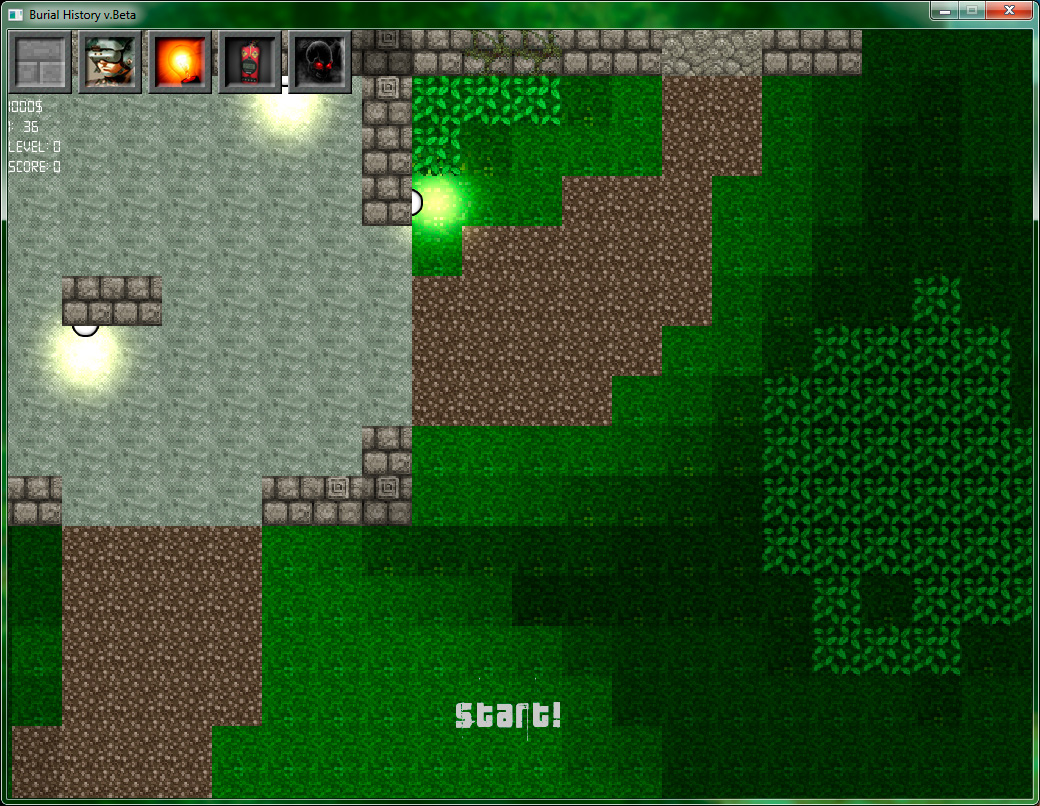
Task: Select the stone wall block tool
Action: (x=41, y=62)
